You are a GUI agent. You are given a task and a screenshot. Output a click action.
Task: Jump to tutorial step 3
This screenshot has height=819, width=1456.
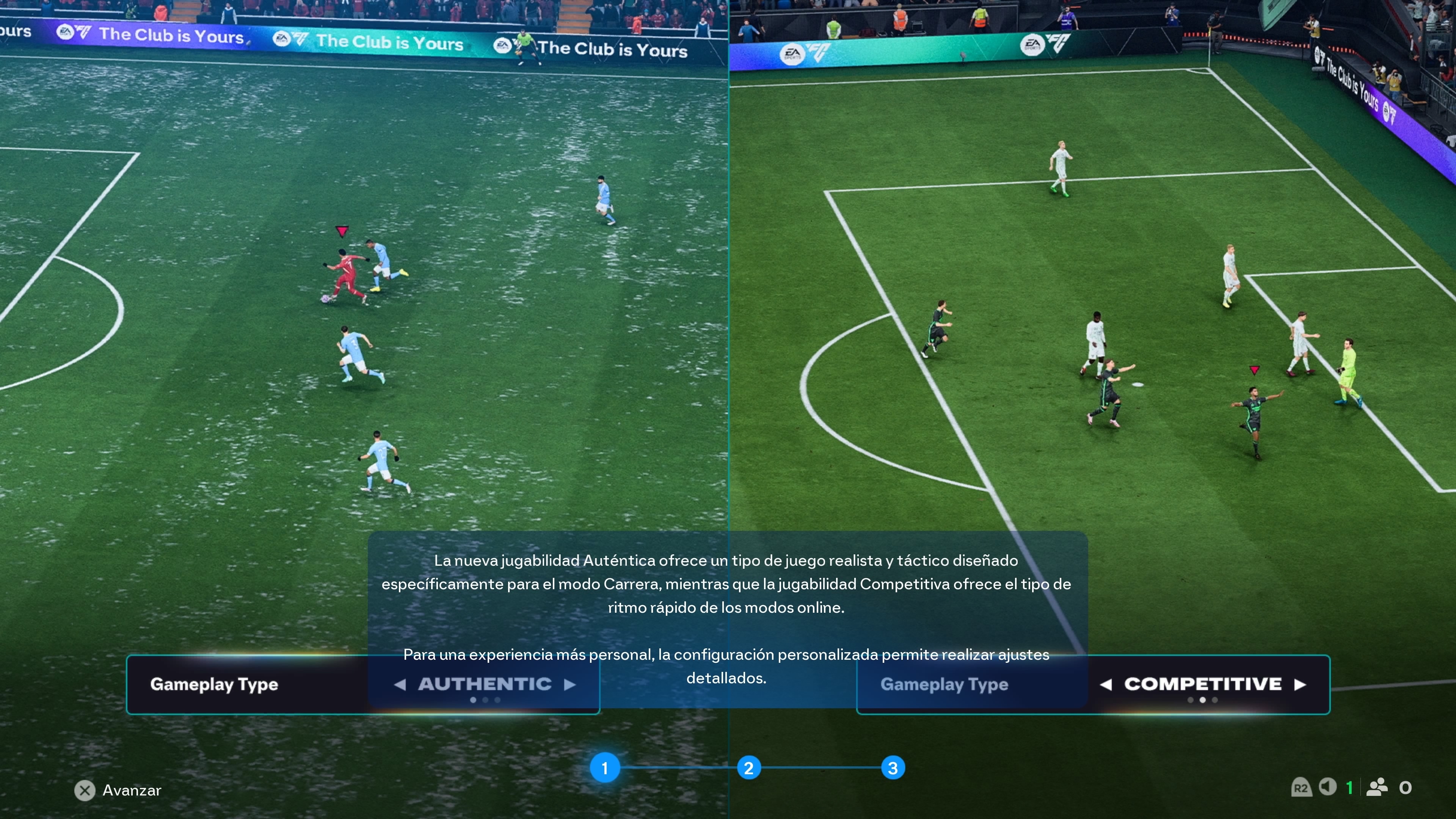[x=893, y=768]
